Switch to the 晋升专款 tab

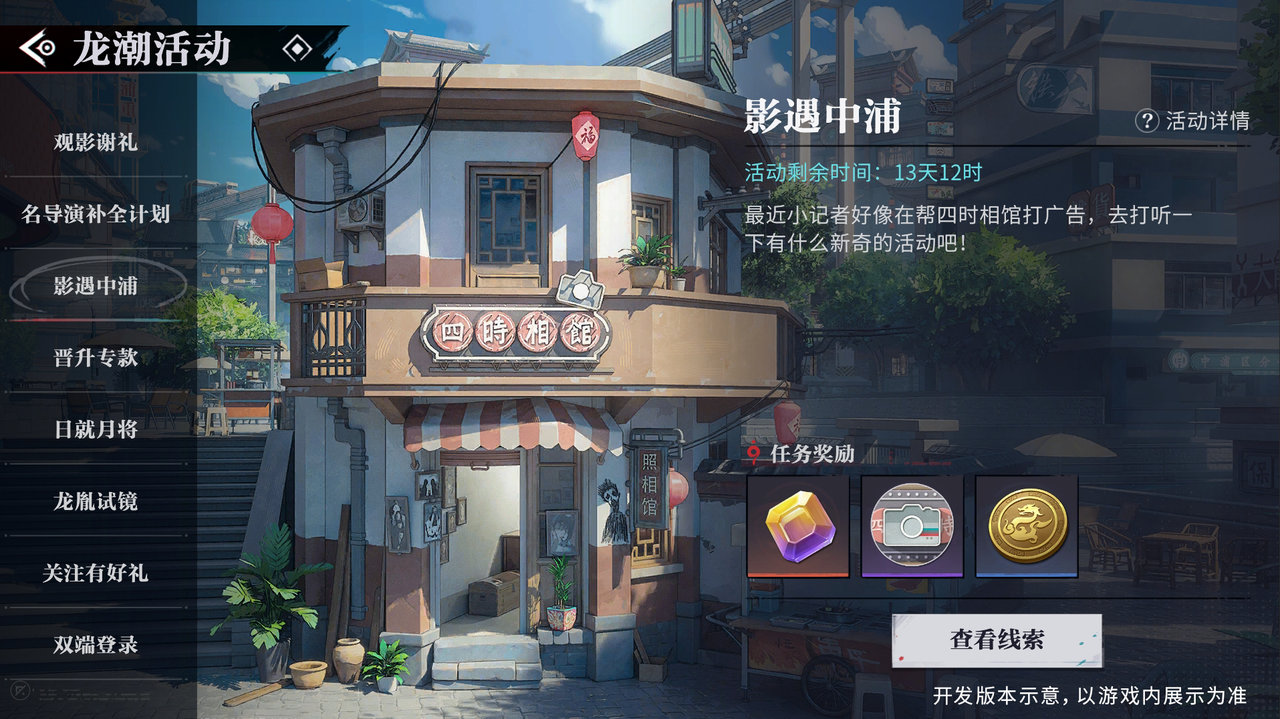(96, 357)
